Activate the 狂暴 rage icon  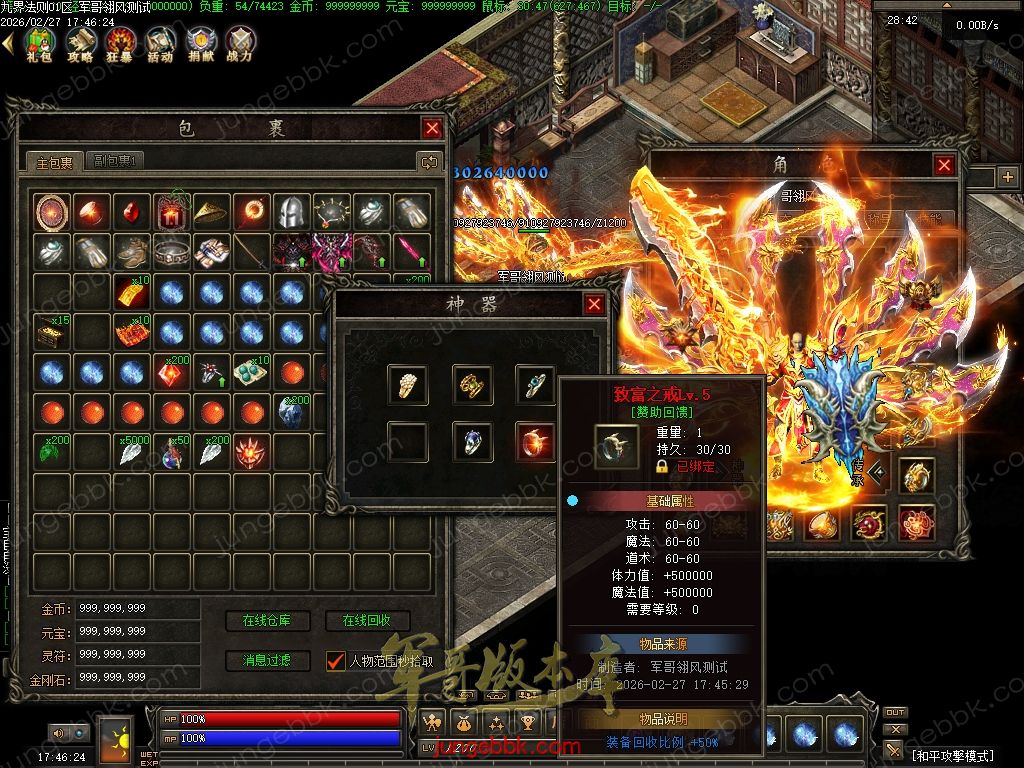click(120, 42)
